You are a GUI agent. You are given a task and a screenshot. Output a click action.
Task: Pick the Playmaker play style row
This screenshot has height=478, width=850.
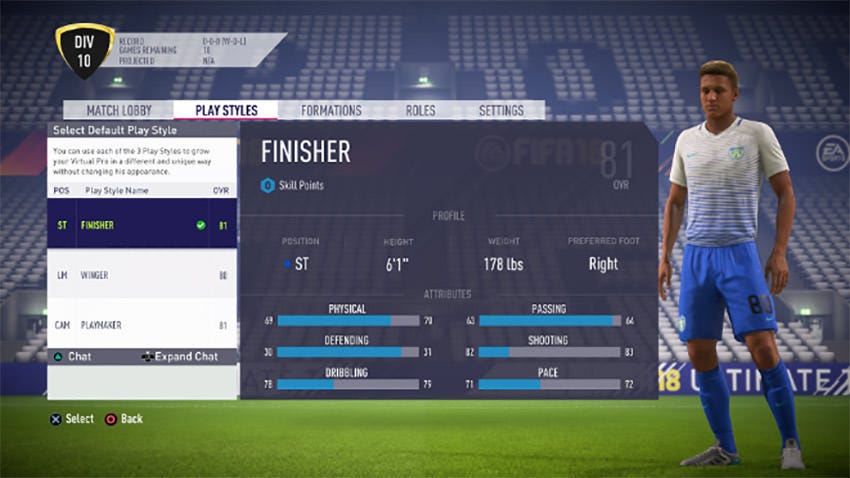pos(142,325)
